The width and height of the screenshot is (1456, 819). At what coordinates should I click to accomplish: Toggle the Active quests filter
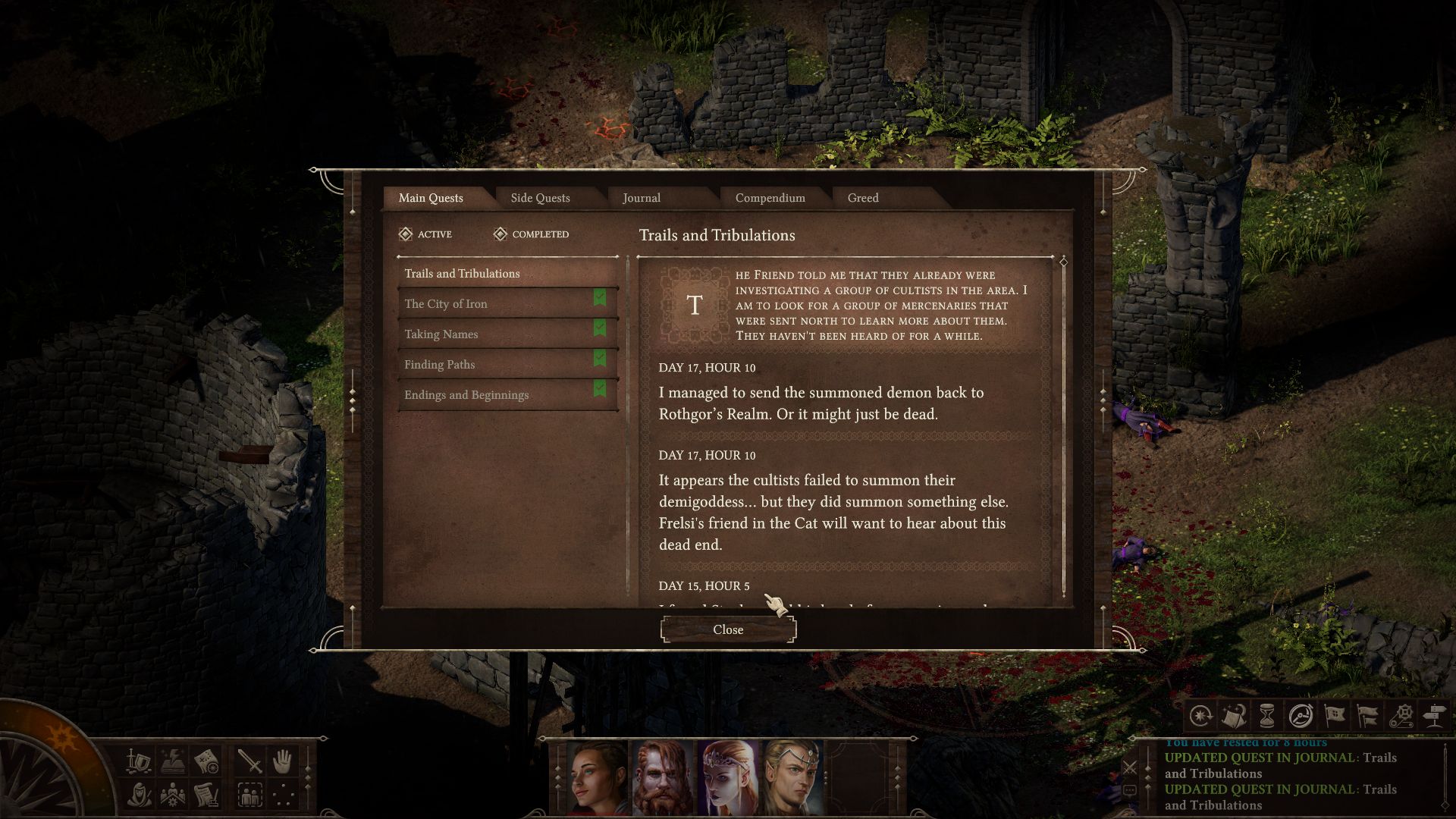pos(425,234)
